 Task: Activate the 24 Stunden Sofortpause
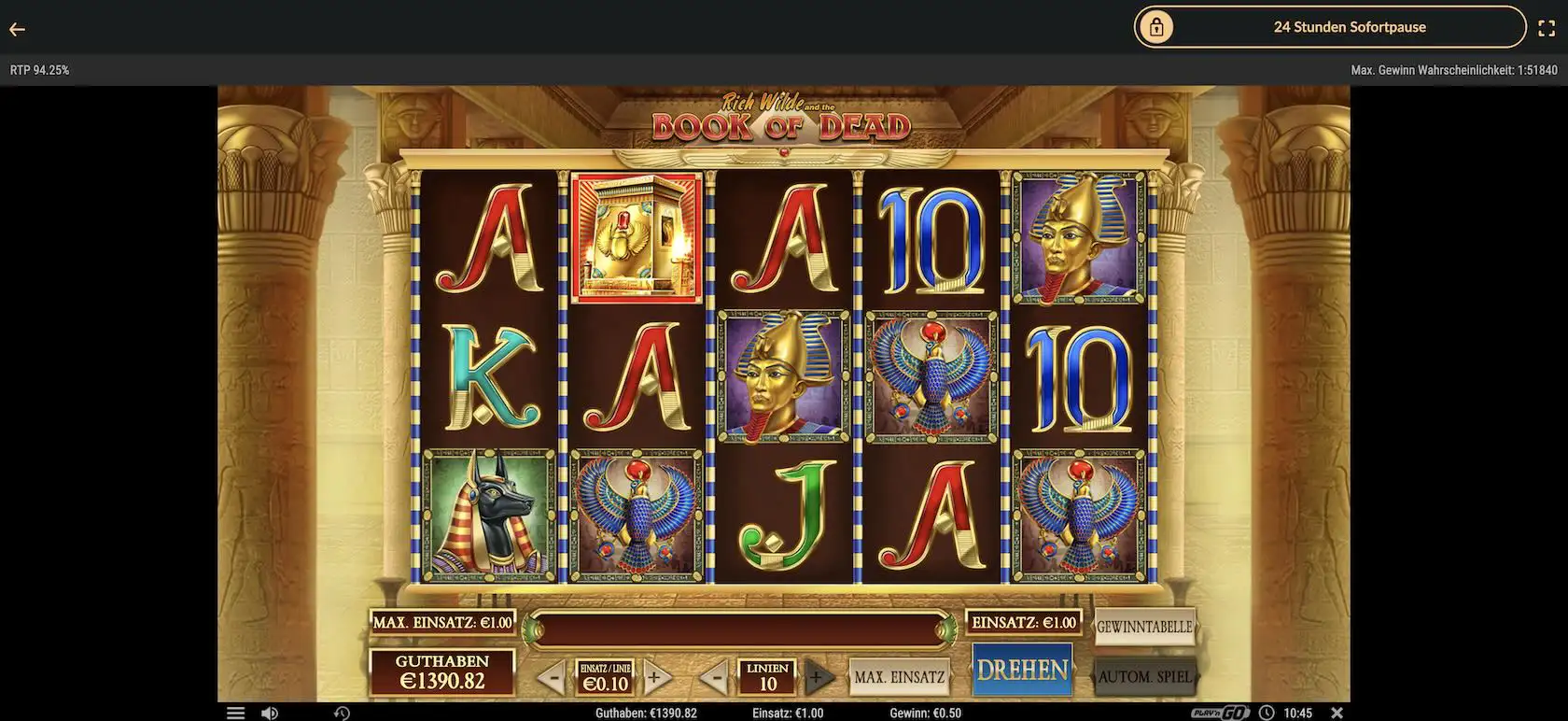tap(1329, 27)
